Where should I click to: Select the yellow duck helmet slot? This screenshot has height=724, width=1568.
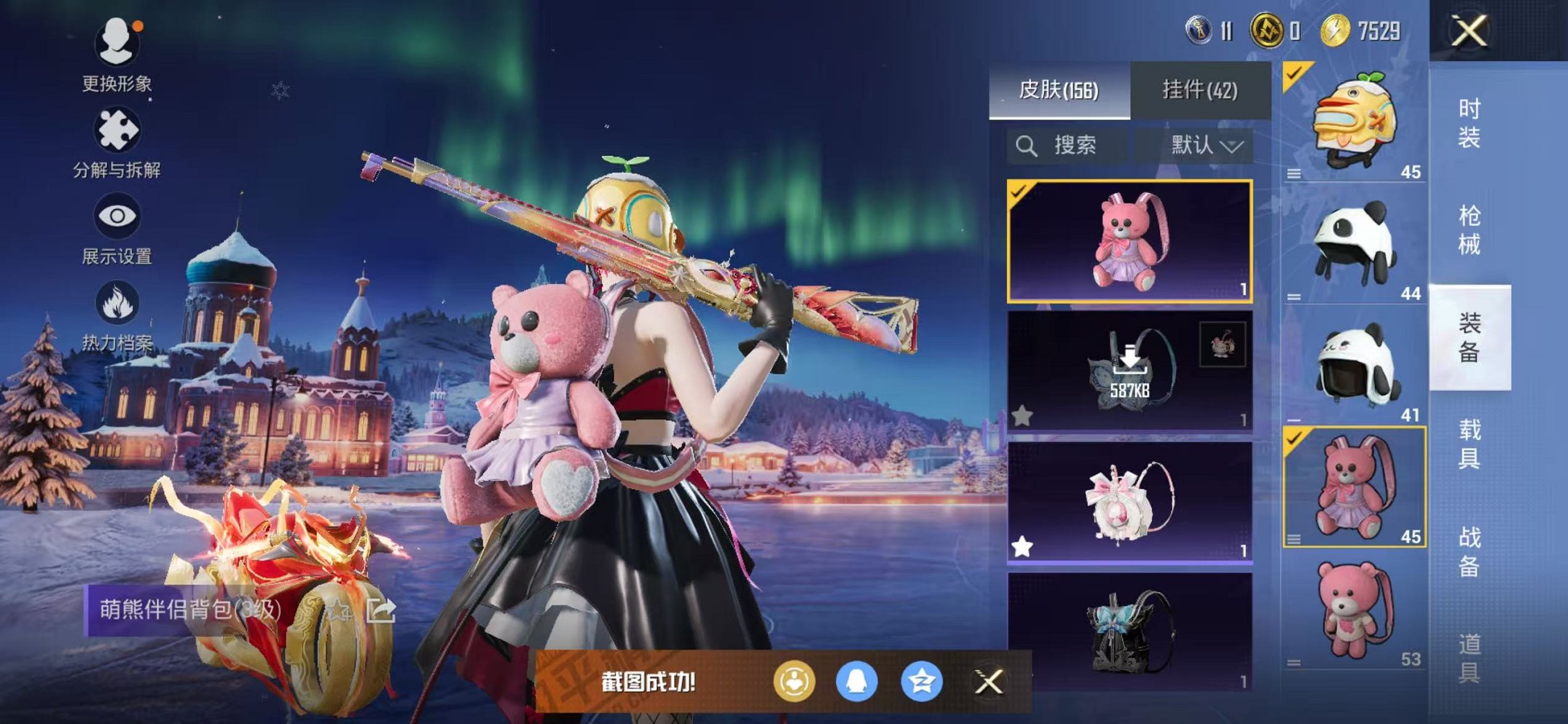coord(1354,122)
